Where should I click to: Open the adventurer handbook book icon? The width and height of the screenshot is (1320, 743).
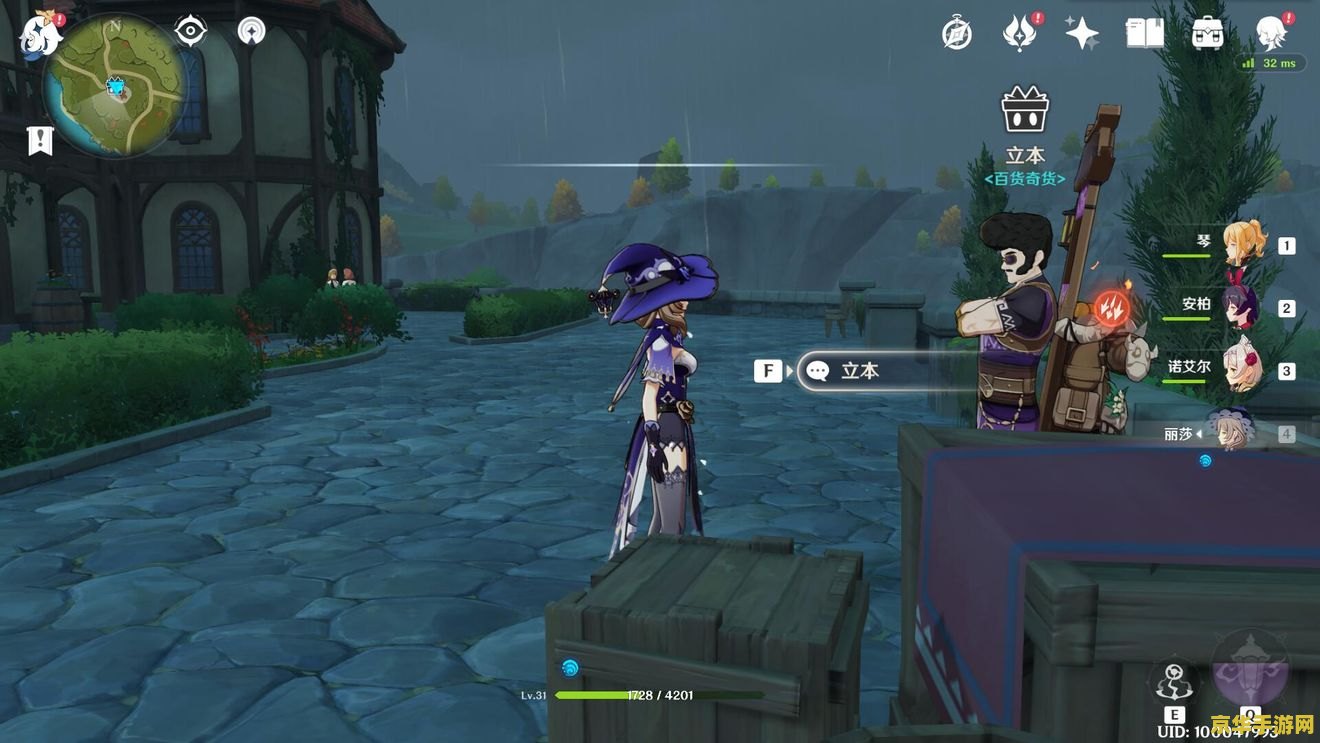[x=1145, y=34]
